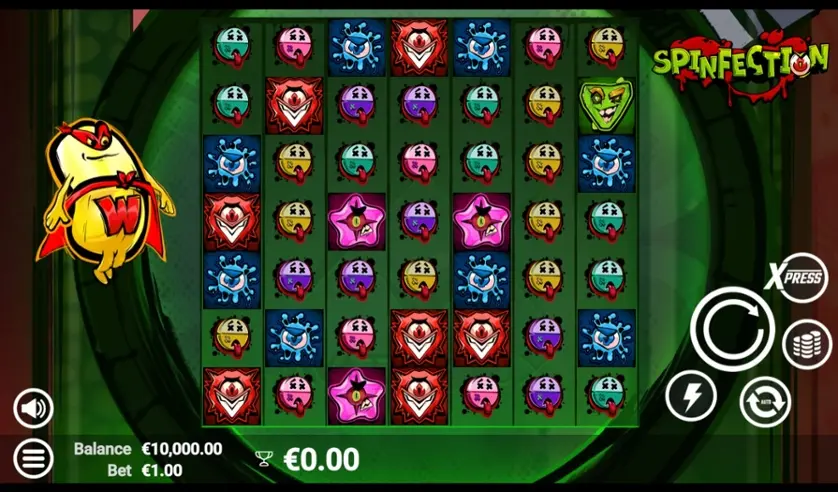Open the hamburger menu
This screenshot has width=838, height=492.
[33, 459]
